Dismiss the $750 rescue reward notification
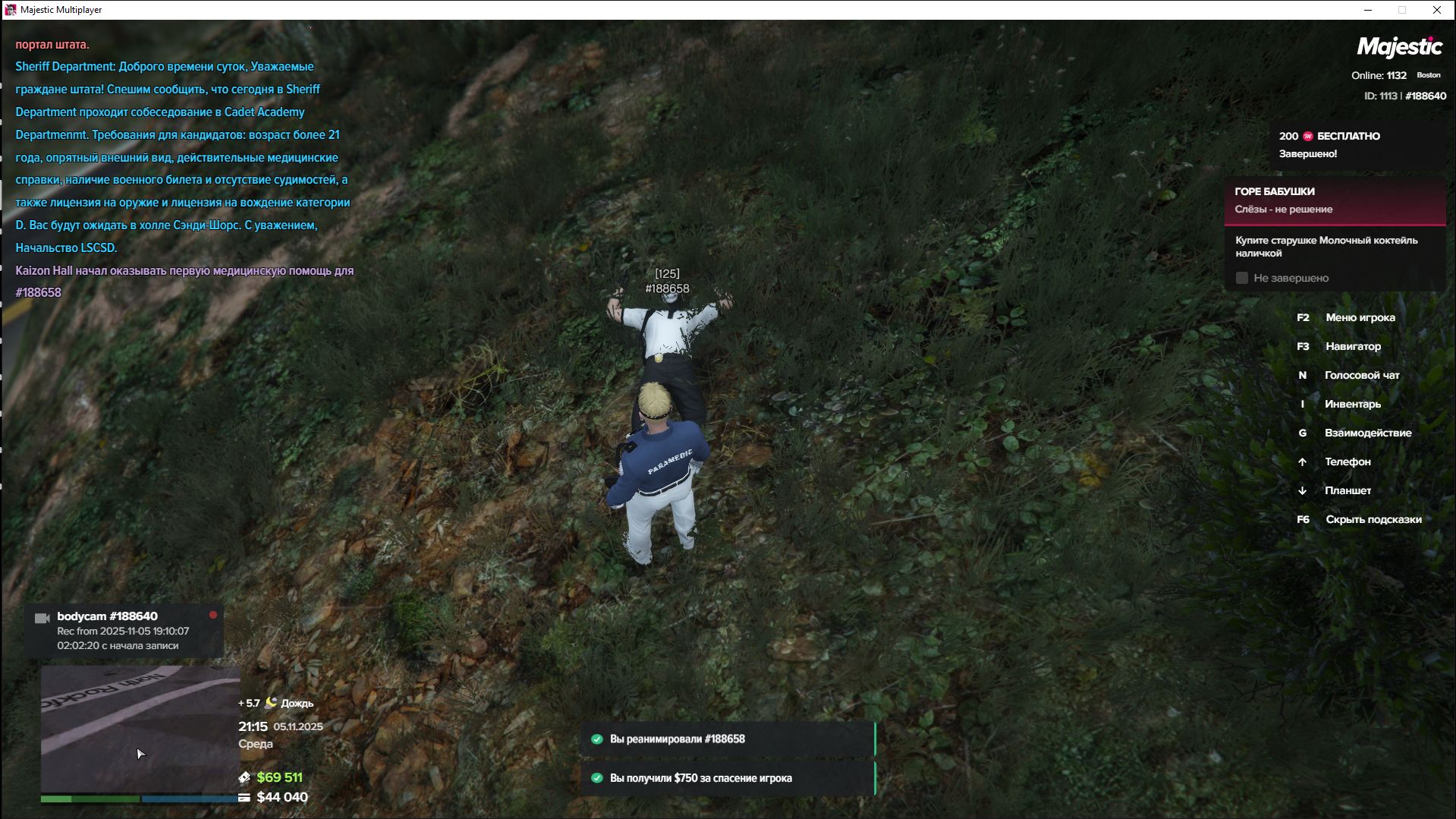This screenshot has height=819, width=1456. [727, 778]
